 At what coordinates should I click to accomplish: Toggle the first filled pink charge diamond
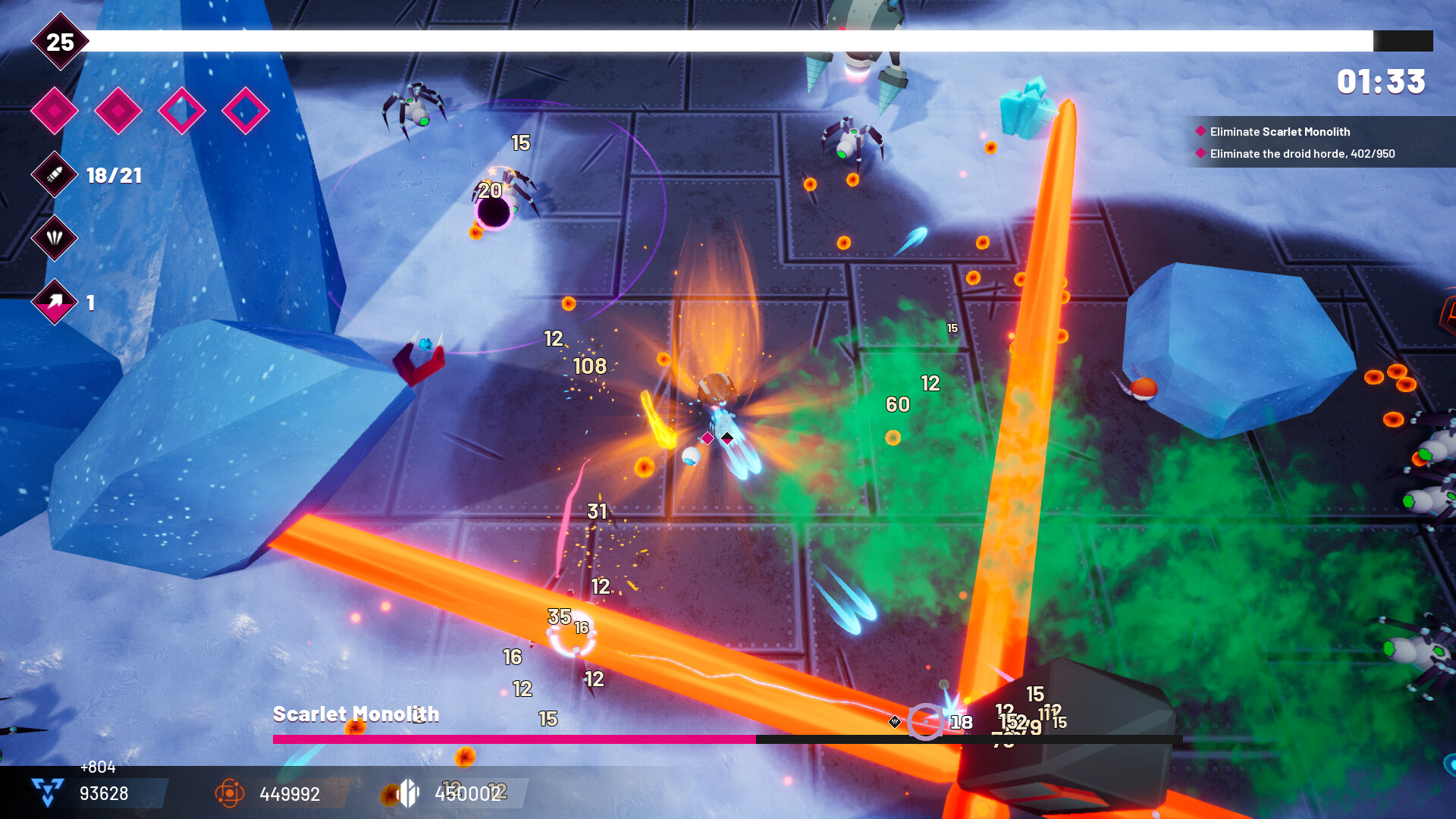pyautogui.click(x=54, y=110)
